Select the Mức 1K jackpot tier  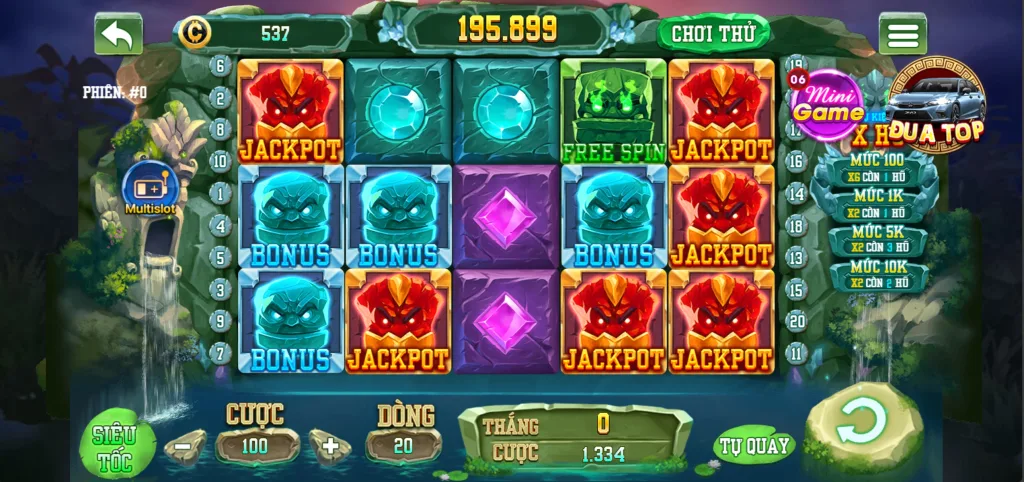(x=877, y=204)
